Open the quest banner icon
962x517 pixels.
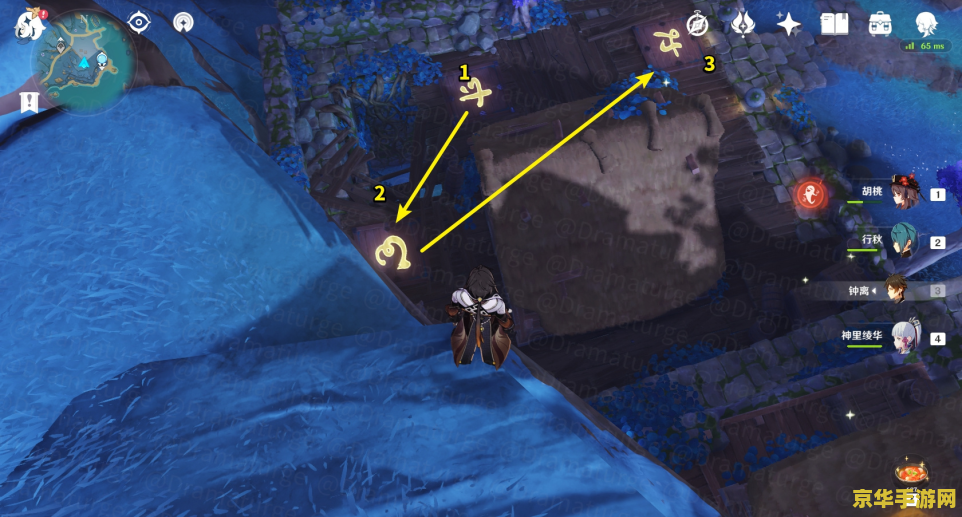pyautogui.click(x=27, y=100)
